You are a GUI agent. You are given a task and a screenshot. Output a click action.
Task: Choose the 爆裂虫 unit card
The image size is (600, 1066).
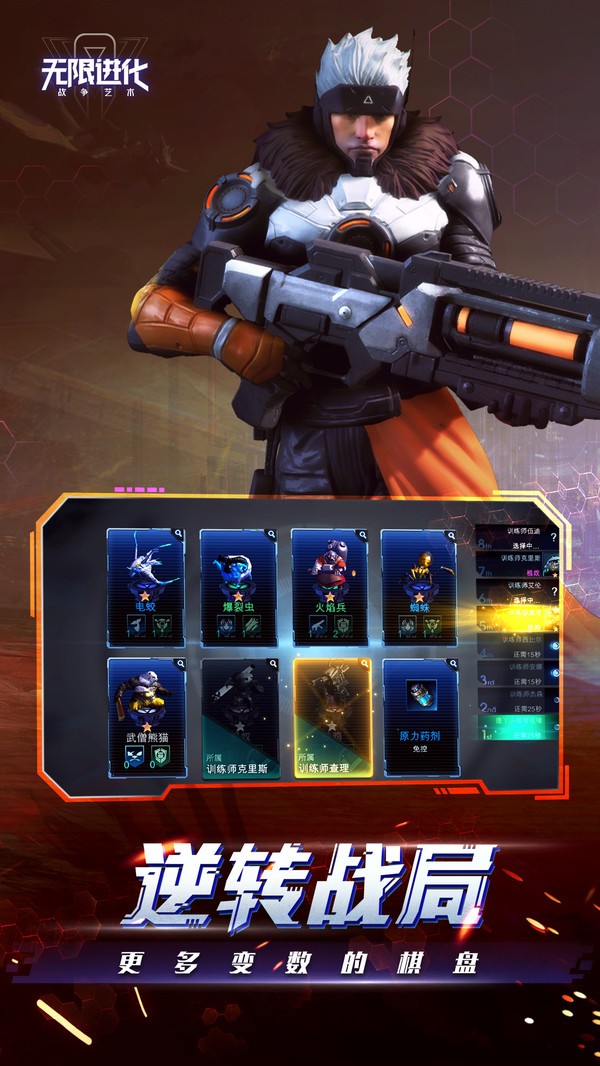coord(238,588)
